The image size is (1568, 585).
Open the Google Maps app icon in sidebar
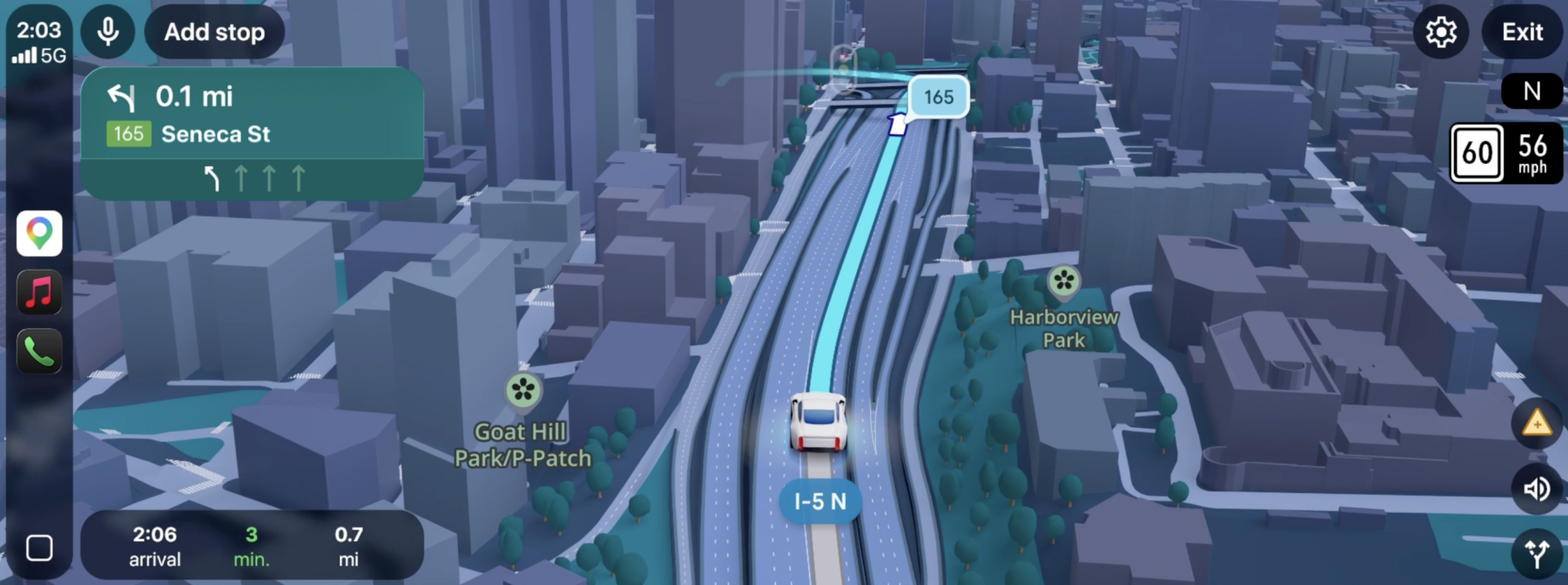tap(38, 233)
